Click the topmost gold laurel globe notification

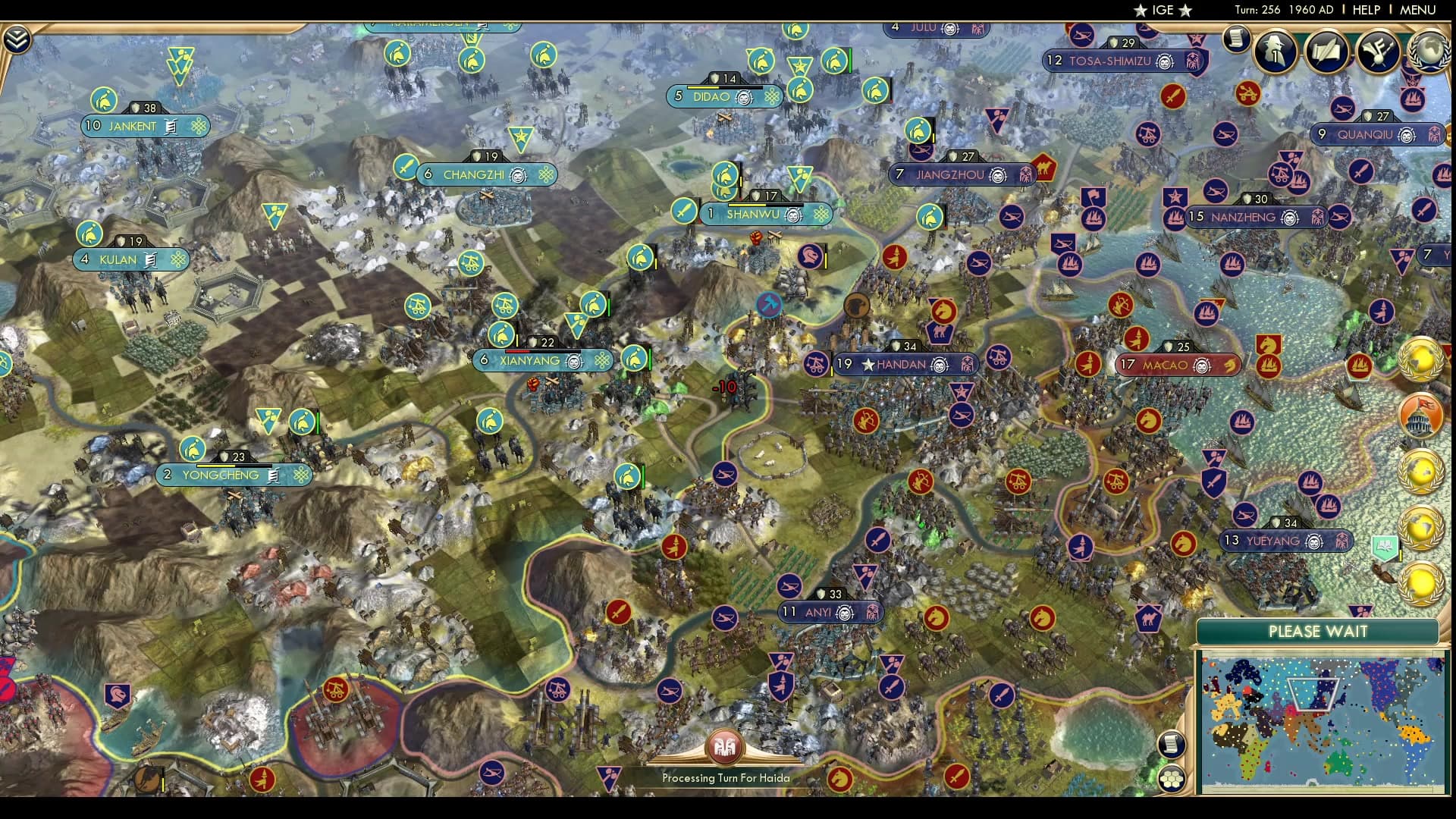1420,359
